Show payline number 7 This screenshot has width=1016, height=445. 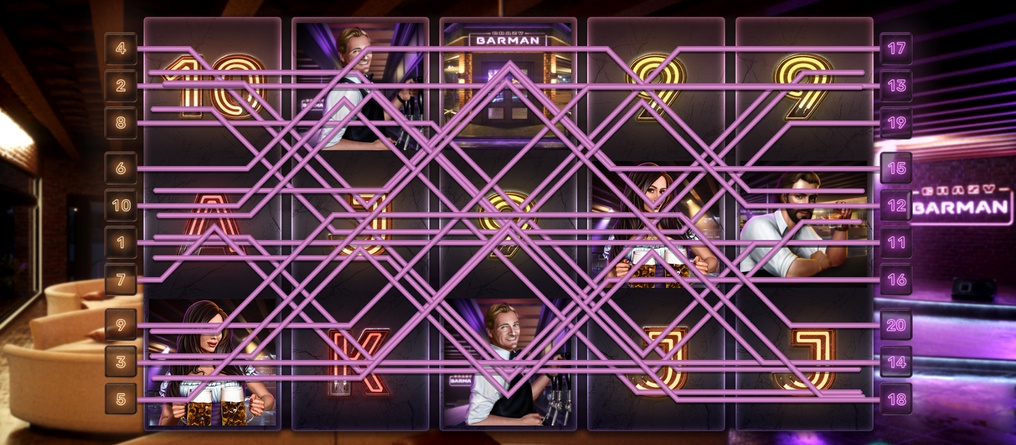pyautogui.click(x=120, y=280)
